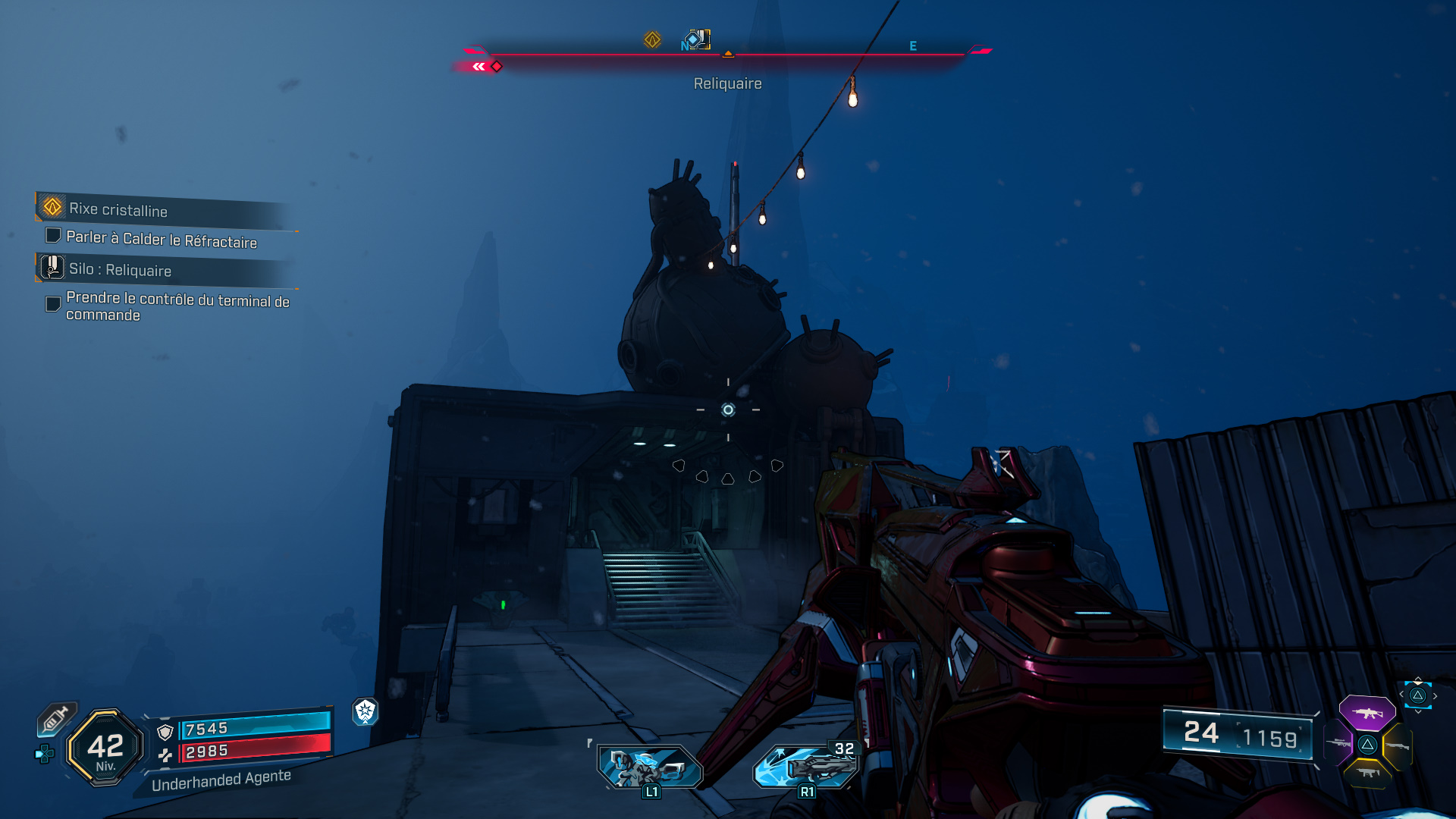Click the highlighted blue triangle selector box
The height and width of the screenshot is (819, 1456).
point(1418,695)
